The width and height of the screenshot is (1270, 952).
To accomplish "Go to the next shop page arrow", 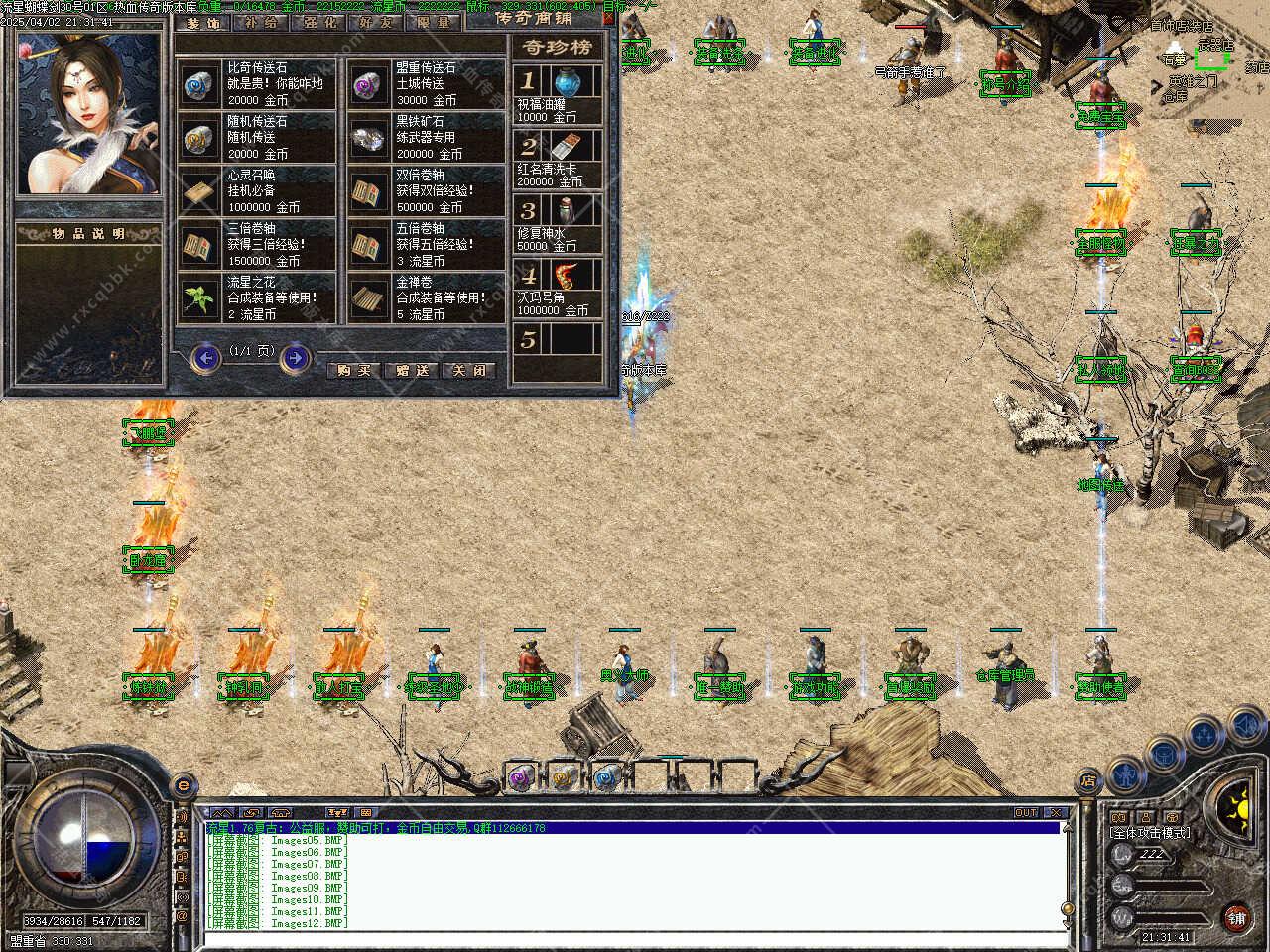I will pyautogui.click(x=295, y=357).
